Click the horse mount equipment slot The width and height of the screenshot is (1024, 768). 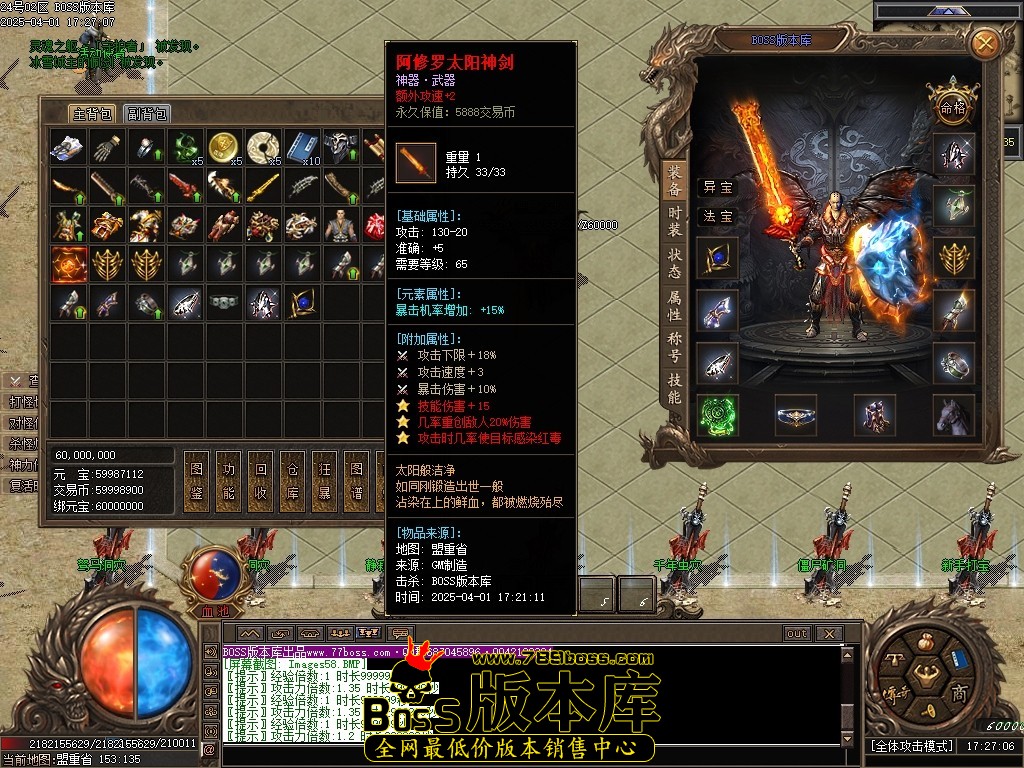pos(954,415)
